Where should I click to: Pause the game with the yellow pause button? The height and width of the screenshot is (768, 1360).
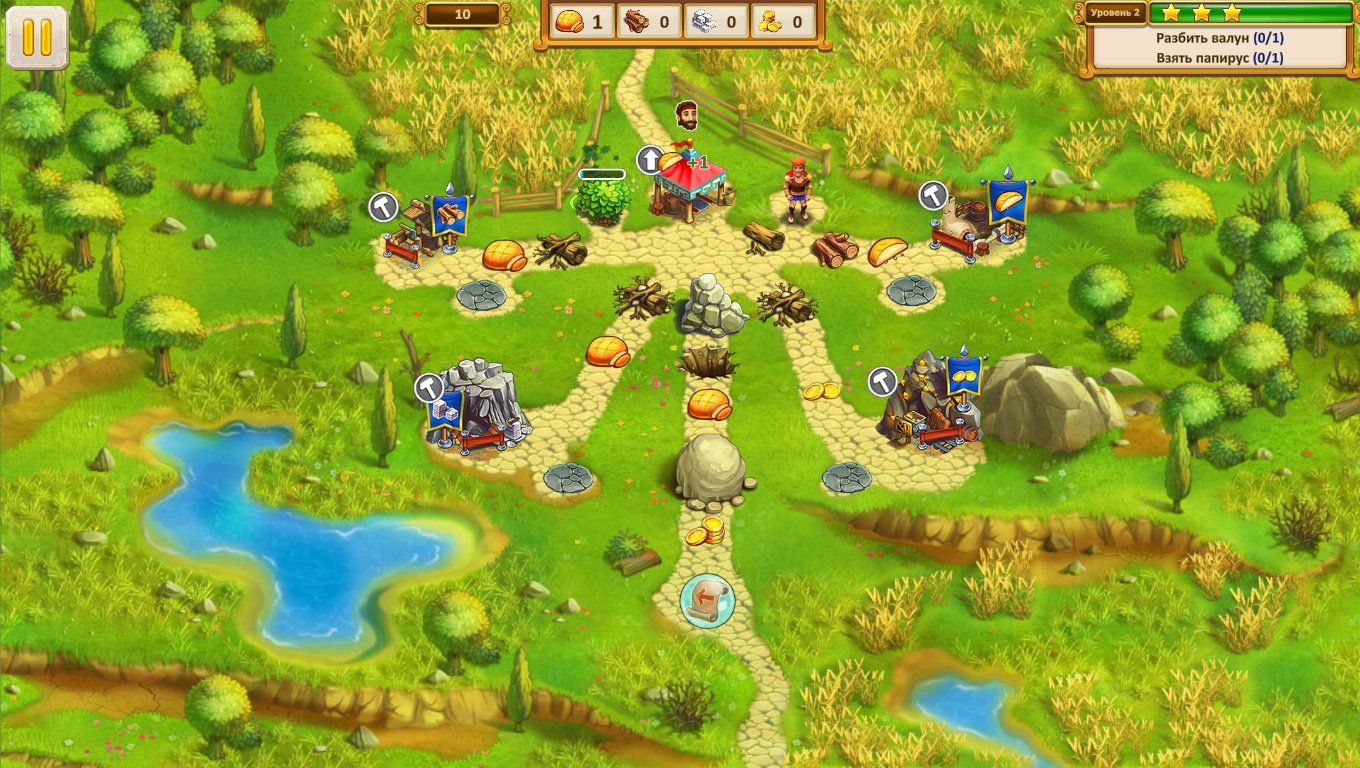(x=37, y=37)
